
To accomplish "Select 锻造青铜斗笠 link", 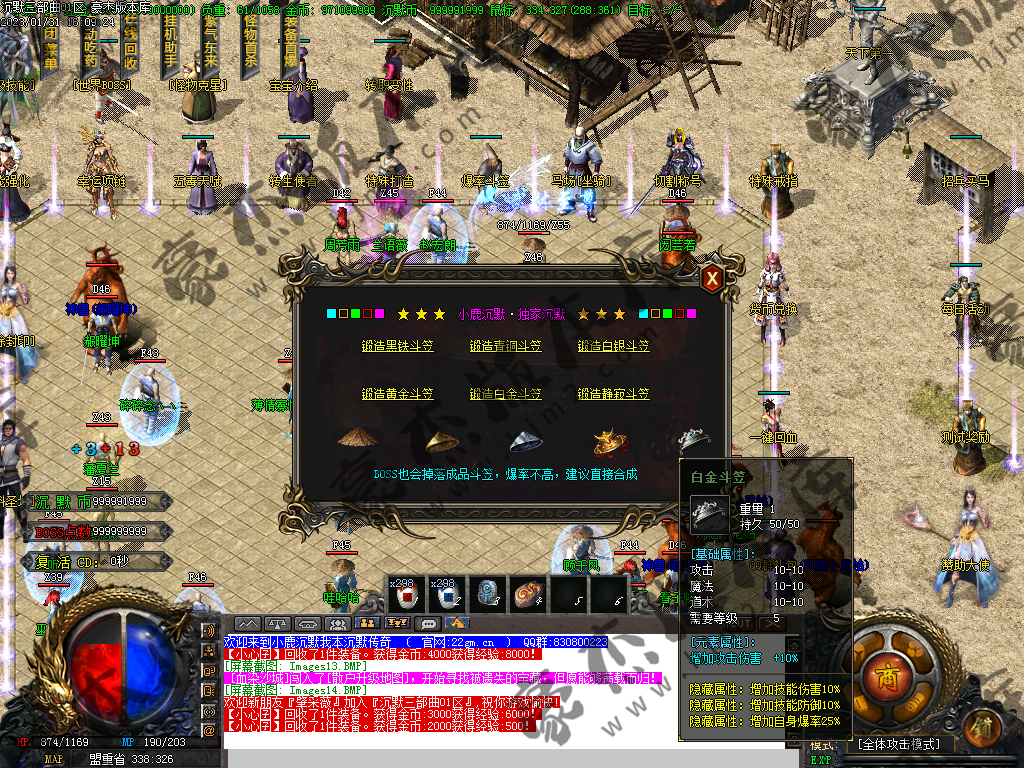I will point(505,346).
